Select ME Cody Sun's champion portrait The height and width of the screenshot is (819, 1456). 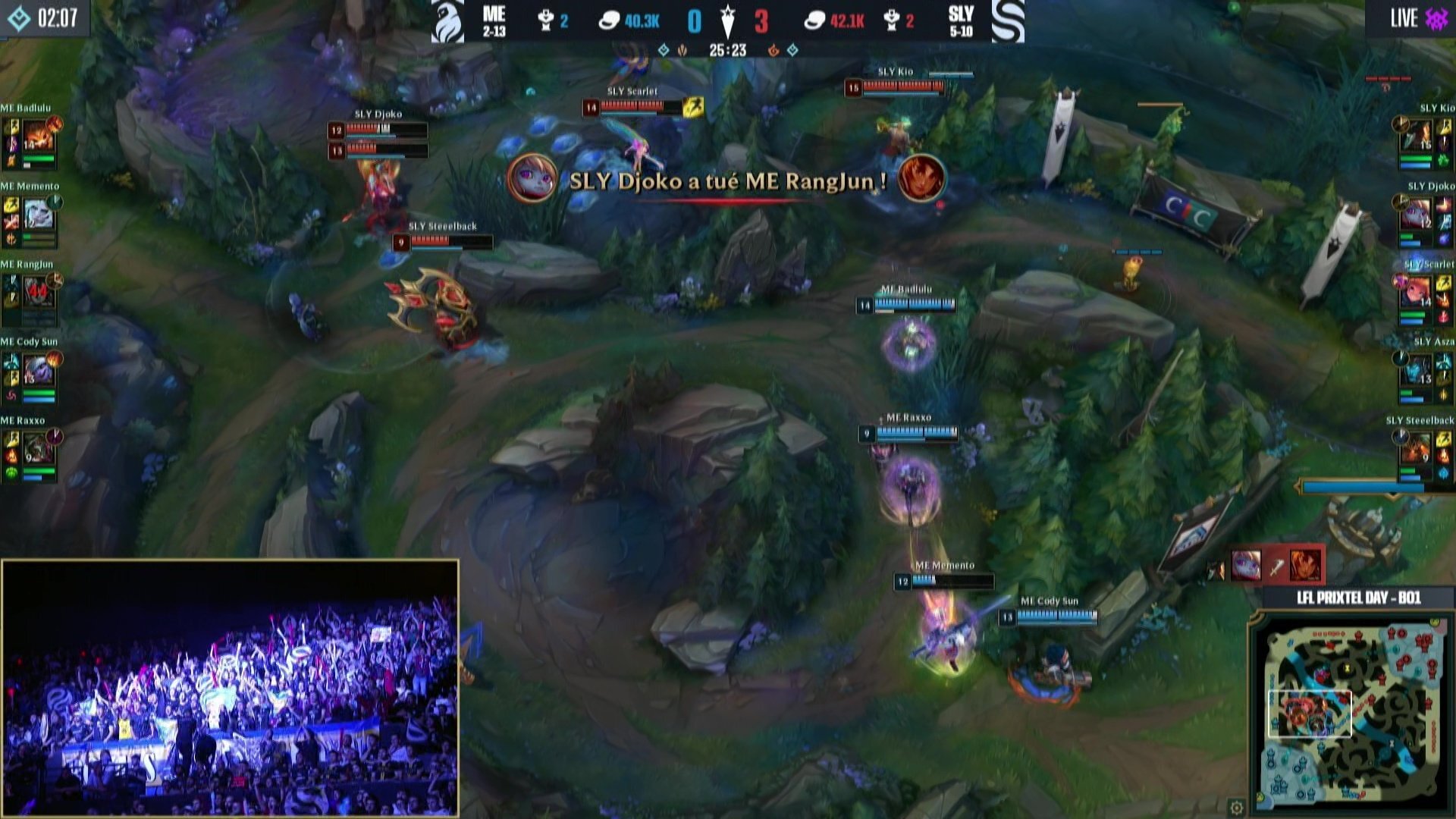tap(38, 372)
